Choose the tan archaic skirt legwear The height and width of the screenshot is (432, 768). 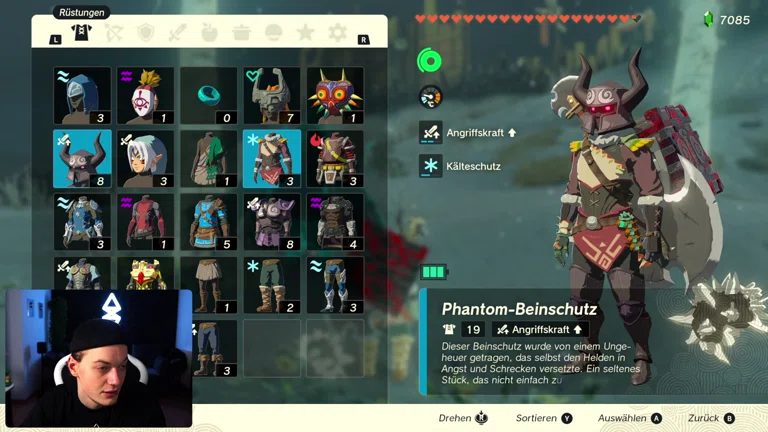tap(208, 285)
